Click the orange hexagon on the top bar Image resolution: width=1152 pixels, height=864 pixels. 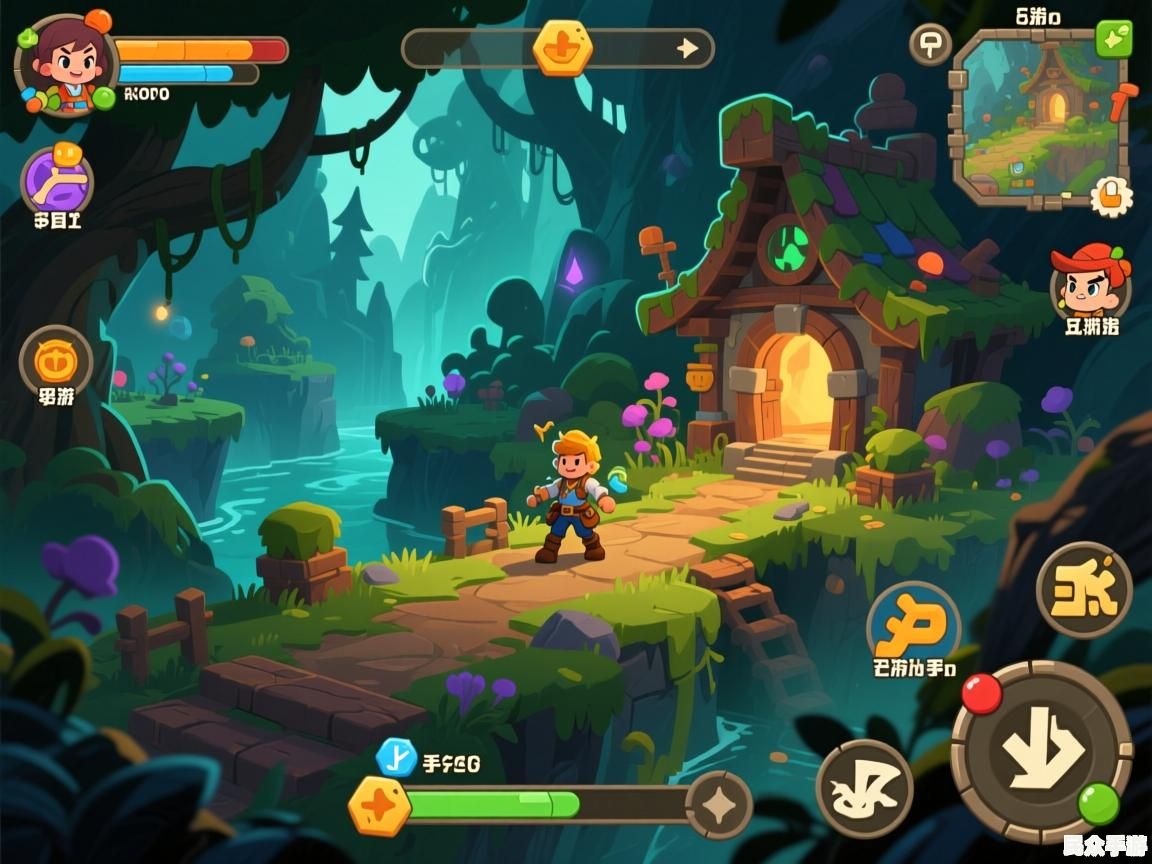(x=562, y=48)
